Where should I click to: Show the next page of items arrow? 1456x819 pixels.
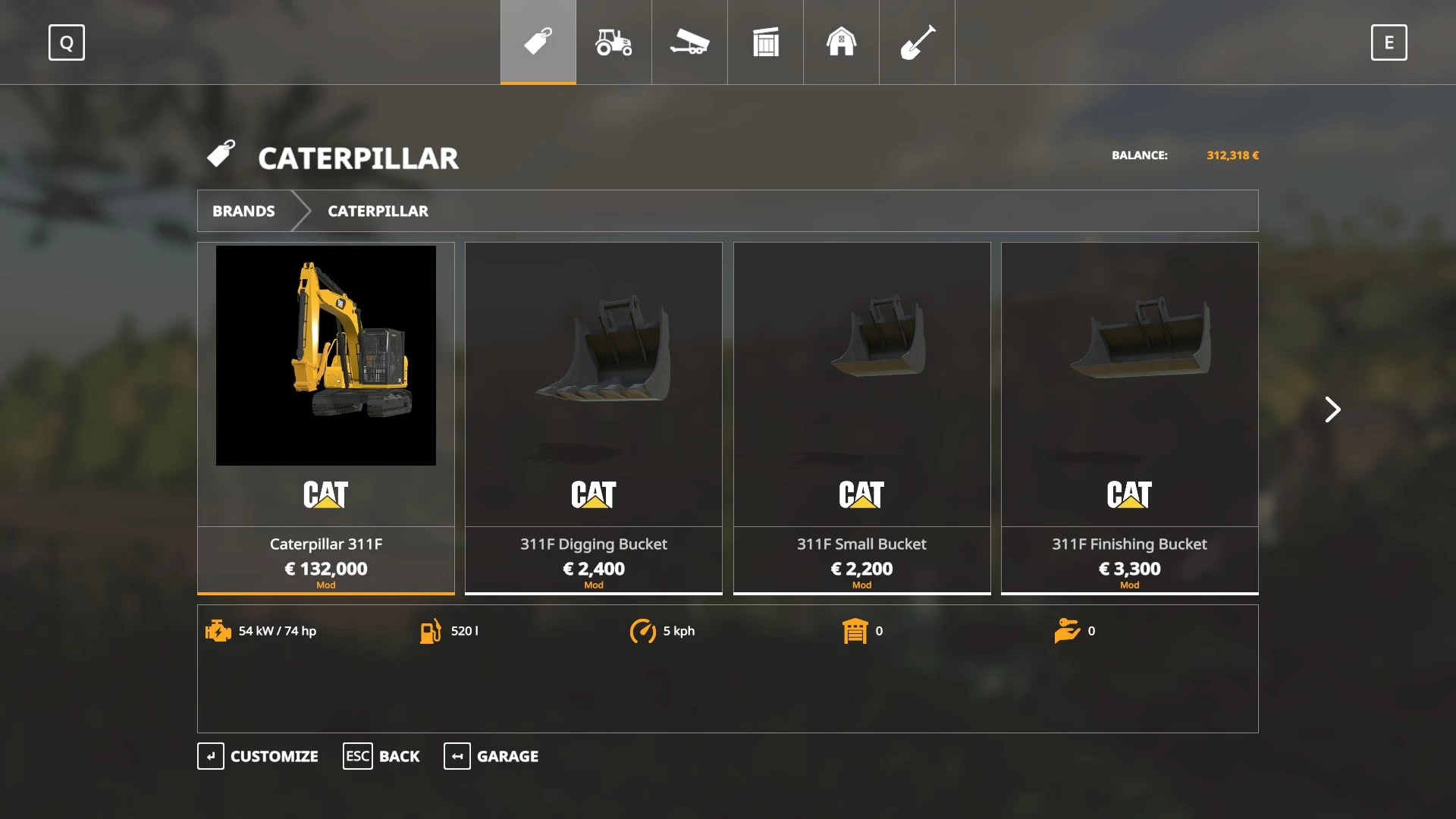click(1332, 409)
